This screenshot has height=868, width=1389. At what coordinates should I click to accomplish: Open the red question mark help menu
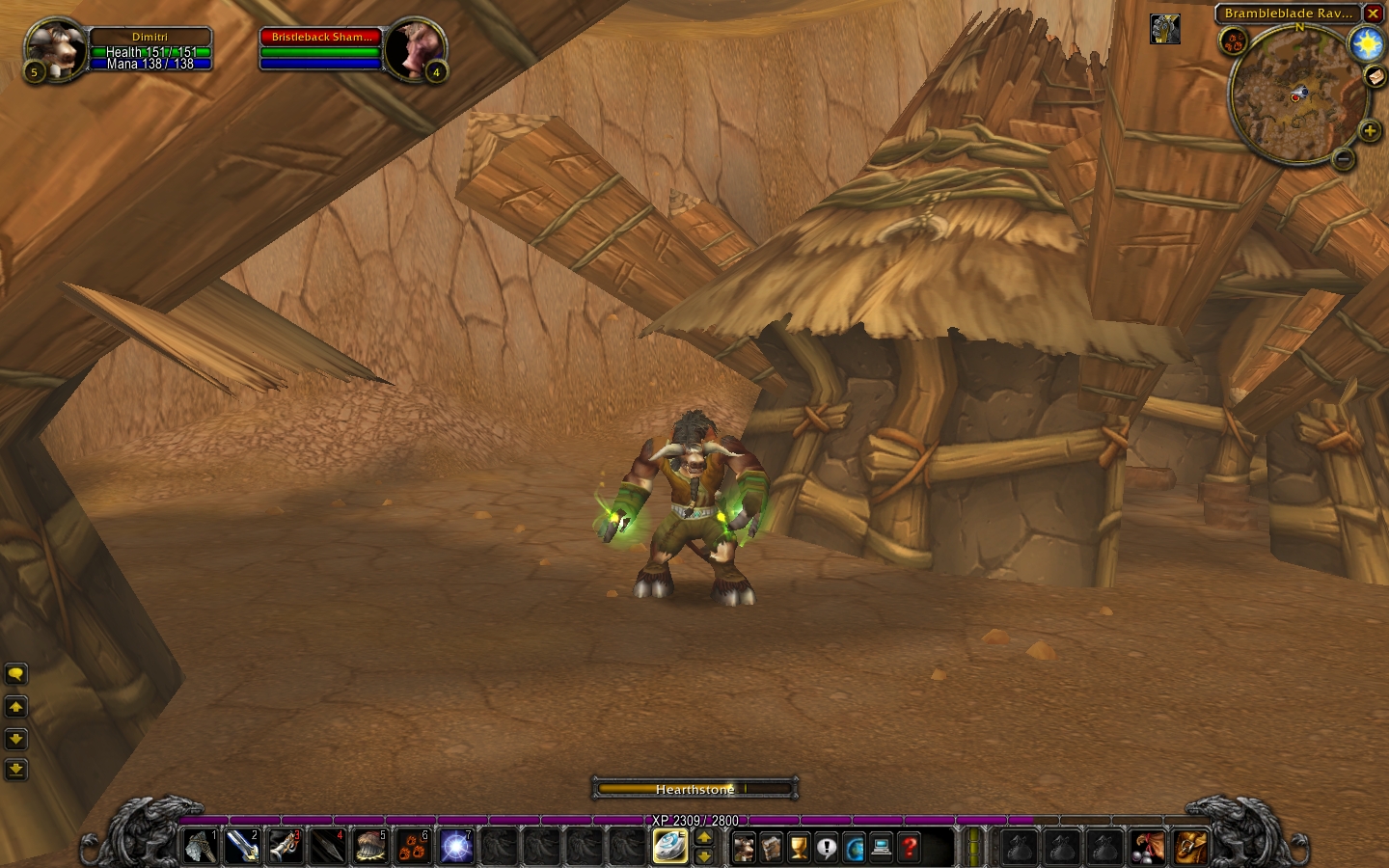click(909, 848)
